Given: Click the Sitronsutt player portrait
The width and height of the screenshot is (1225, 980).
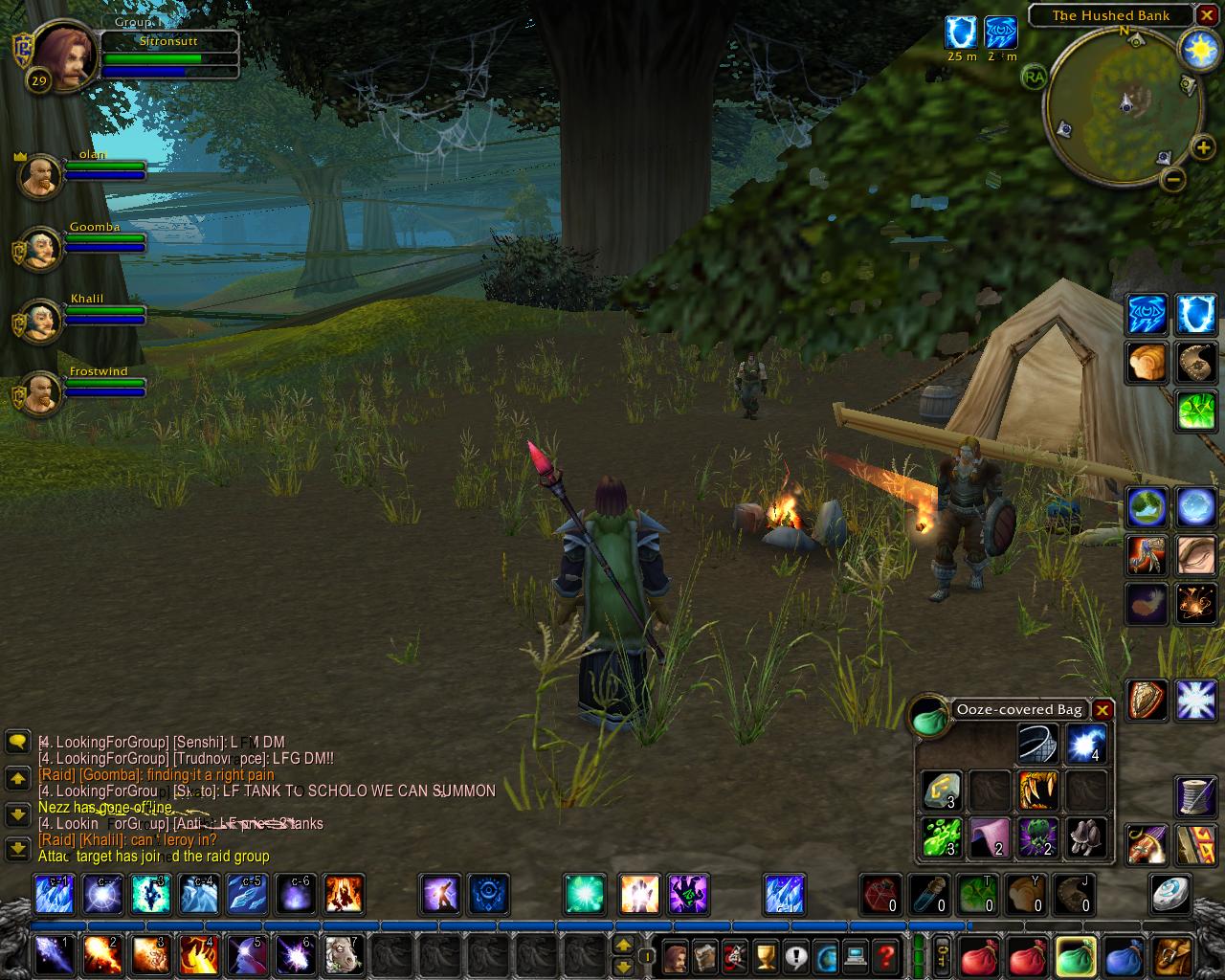Looking at the screenshot, I should (x=67, y=56).
